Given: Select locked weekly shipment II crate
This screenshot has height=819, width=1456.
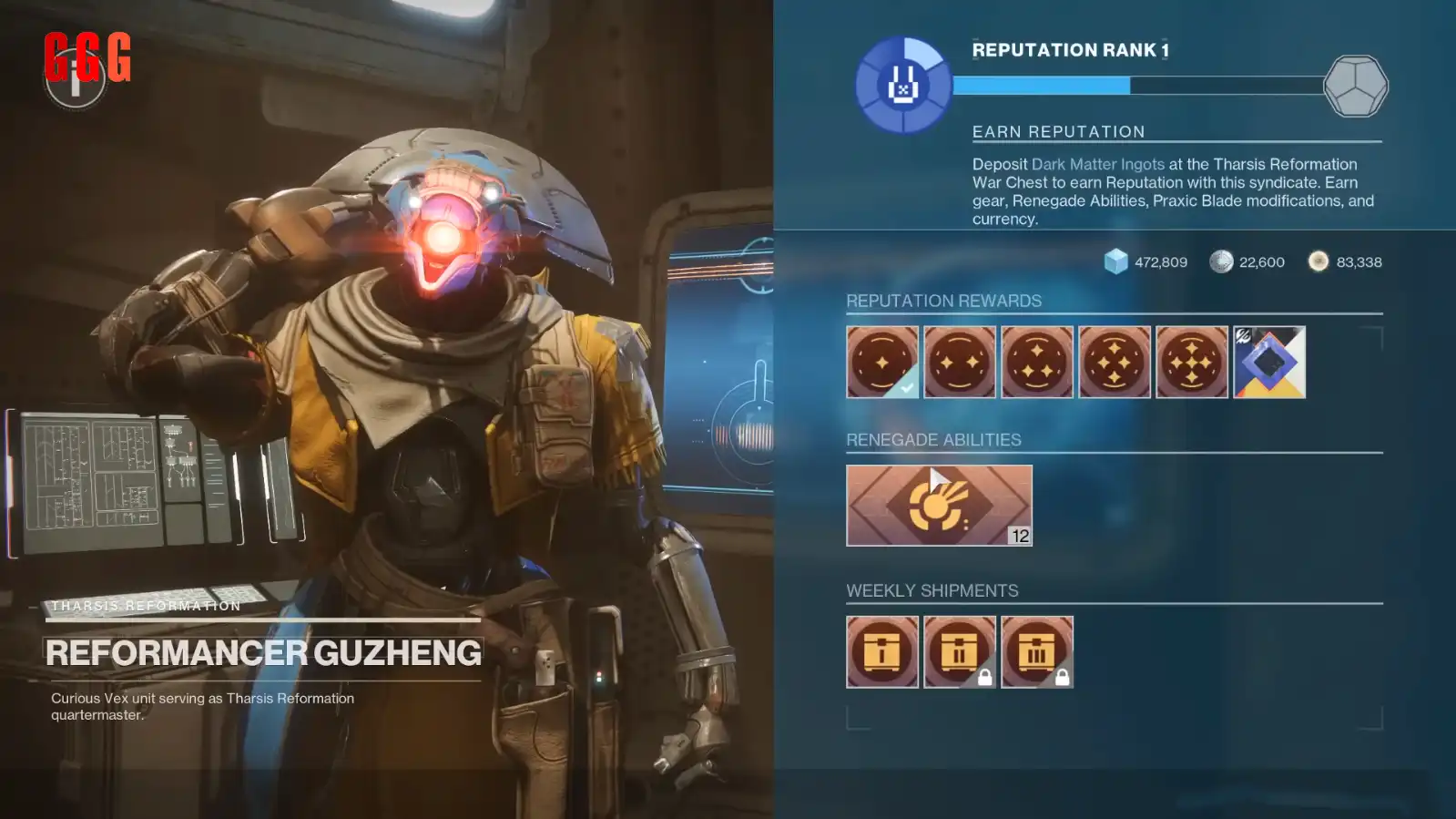Looking at the screenshot, I should (959, 651).
